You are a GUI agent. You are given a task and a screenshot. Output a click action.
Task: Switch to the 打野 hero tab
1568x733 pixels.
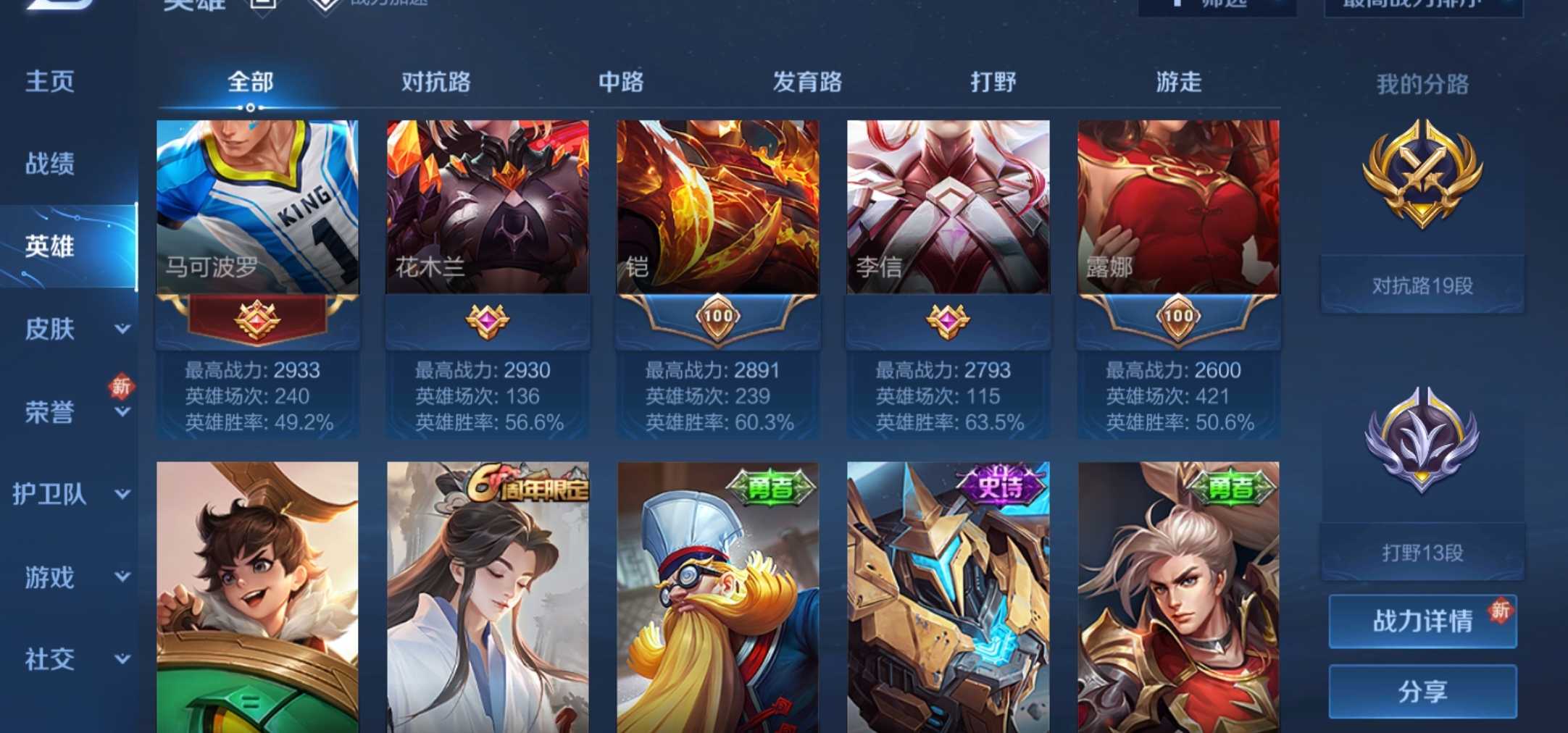tap(993, 83)
